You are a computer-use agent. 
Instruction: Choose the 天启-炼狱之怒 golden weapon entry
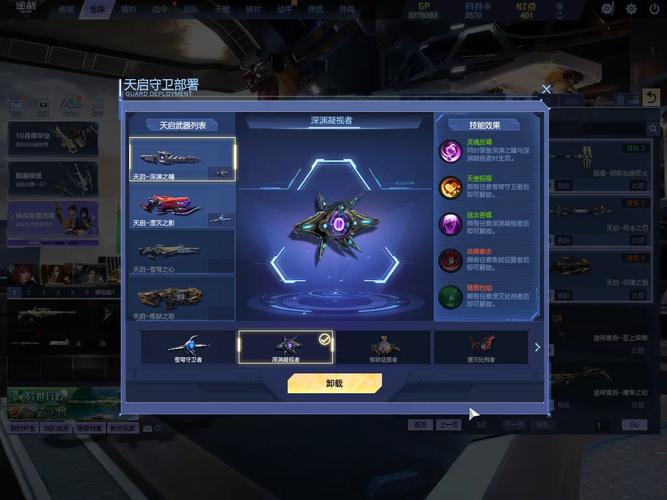coord(182,298)
